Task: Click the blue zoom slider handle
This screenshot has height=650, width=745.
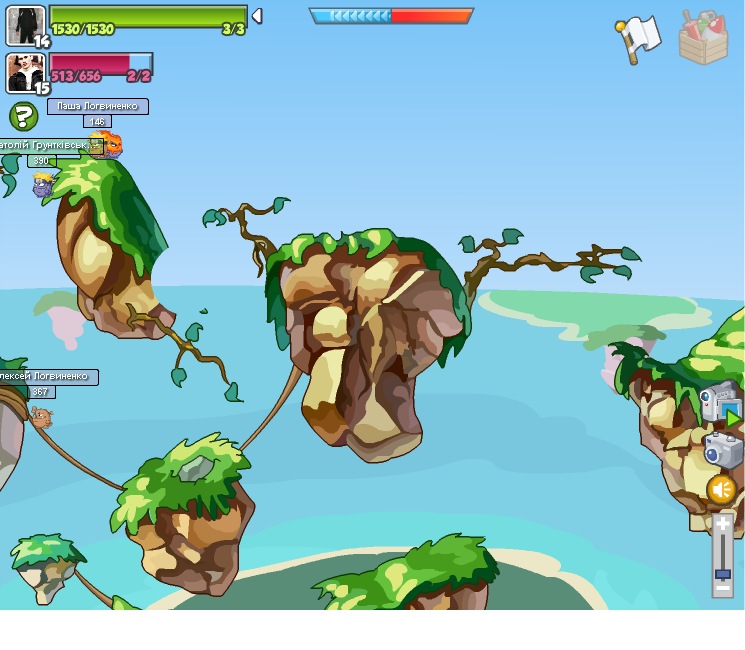Action: coord(723,574)
